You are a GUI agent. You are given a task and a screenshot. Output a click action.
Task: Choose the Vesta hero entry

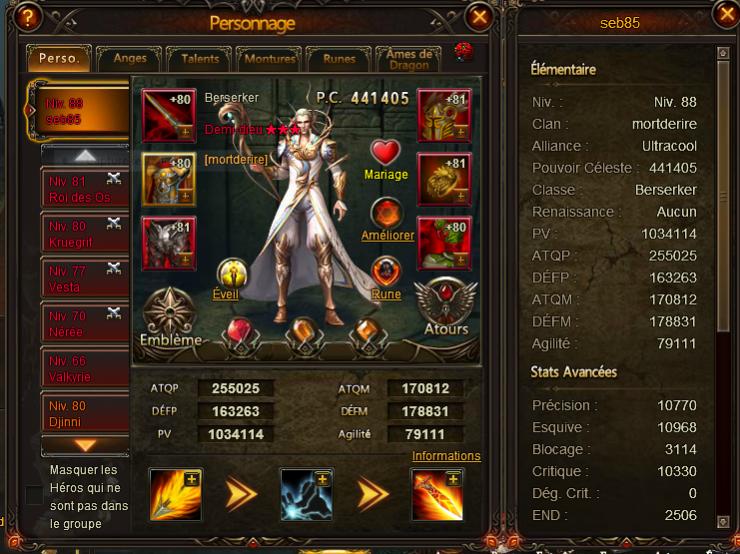[85, 279]
